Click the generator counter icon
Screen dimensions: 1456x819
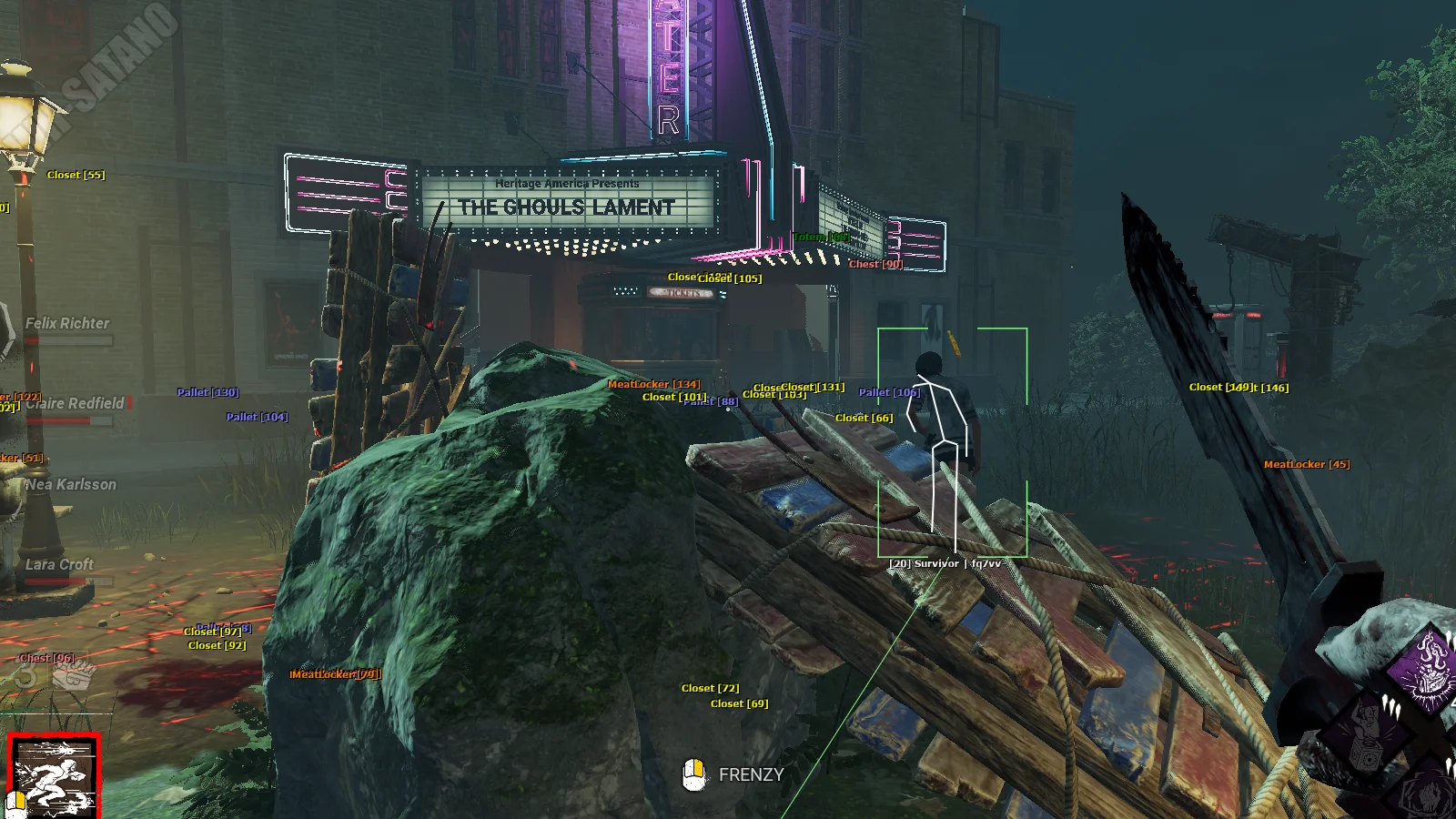point(73,675)
